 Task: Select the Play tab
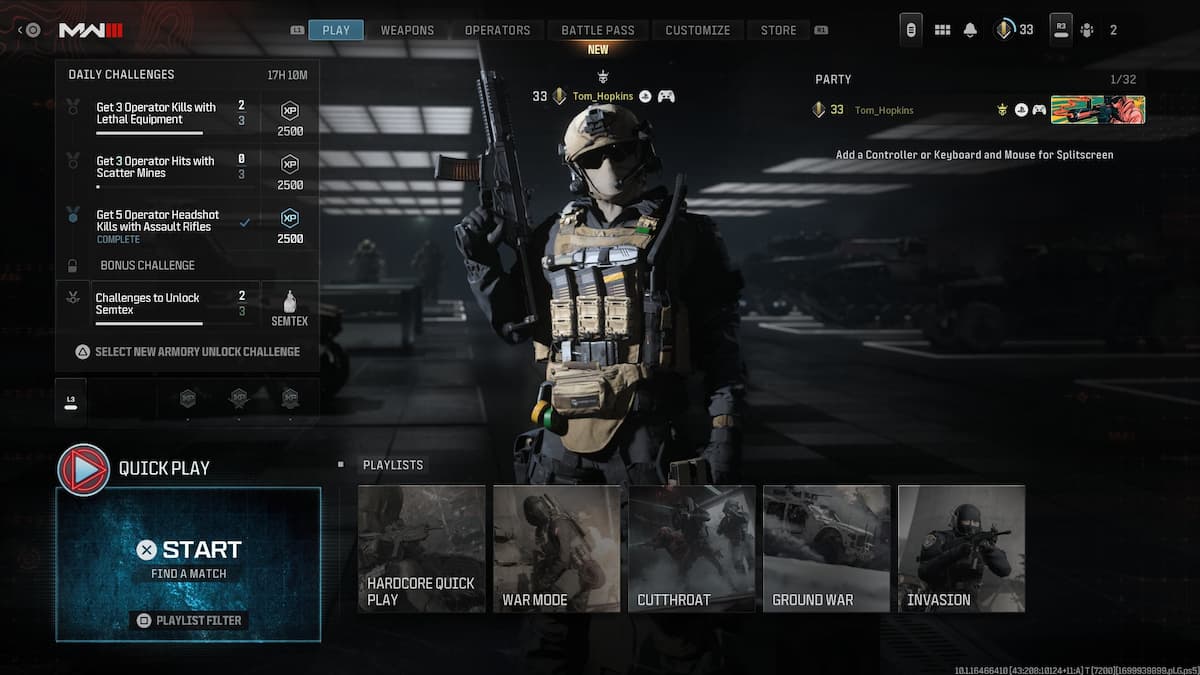point(336,30)
